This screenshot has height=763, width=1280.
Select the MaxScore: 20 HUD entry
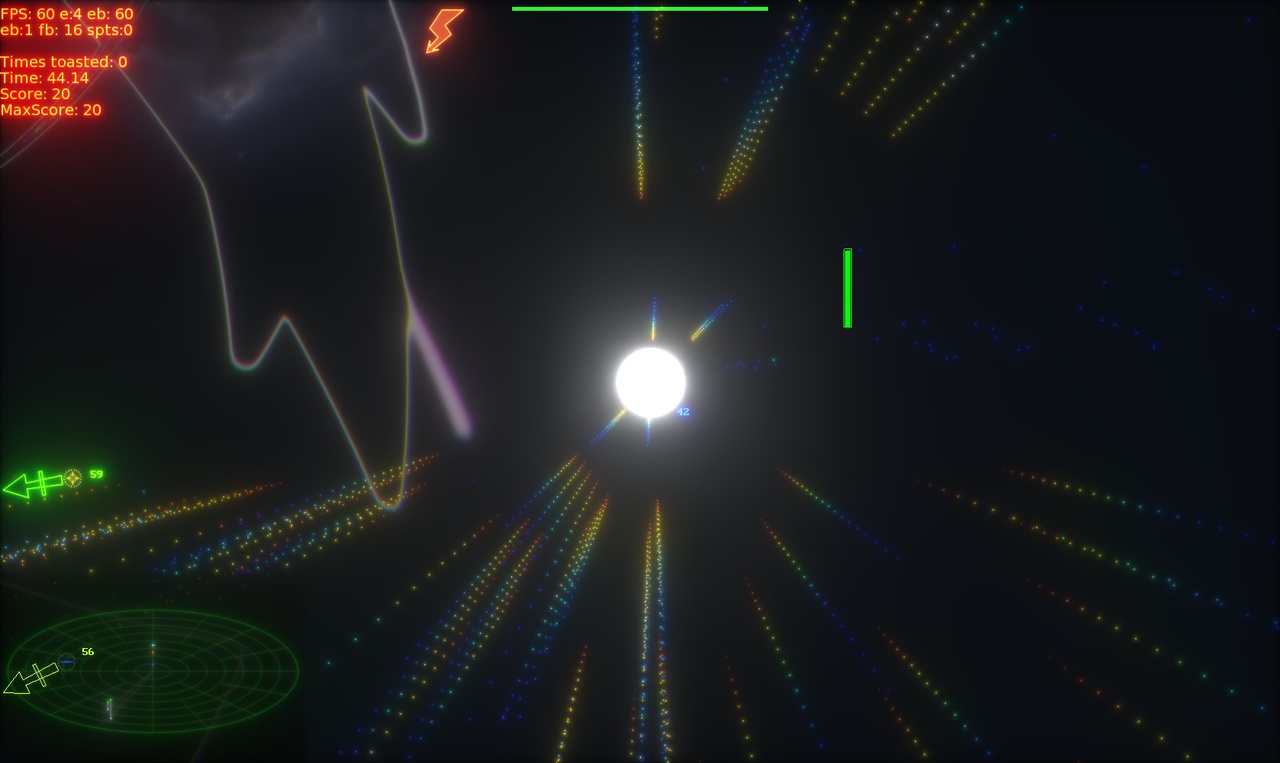(x=51, y=110)
